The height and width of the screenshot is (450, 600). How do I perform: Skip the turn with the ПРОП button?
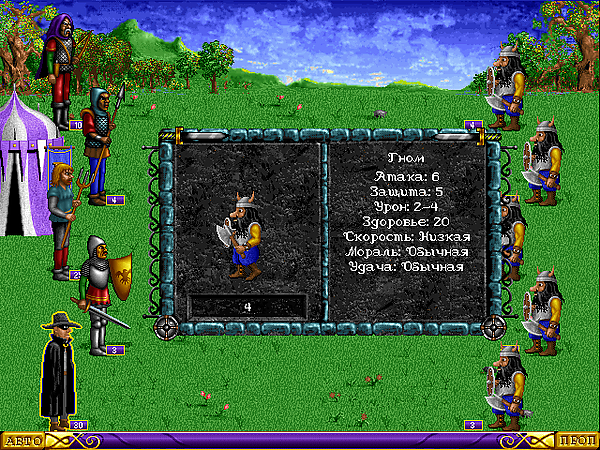[x=577, y=440]
